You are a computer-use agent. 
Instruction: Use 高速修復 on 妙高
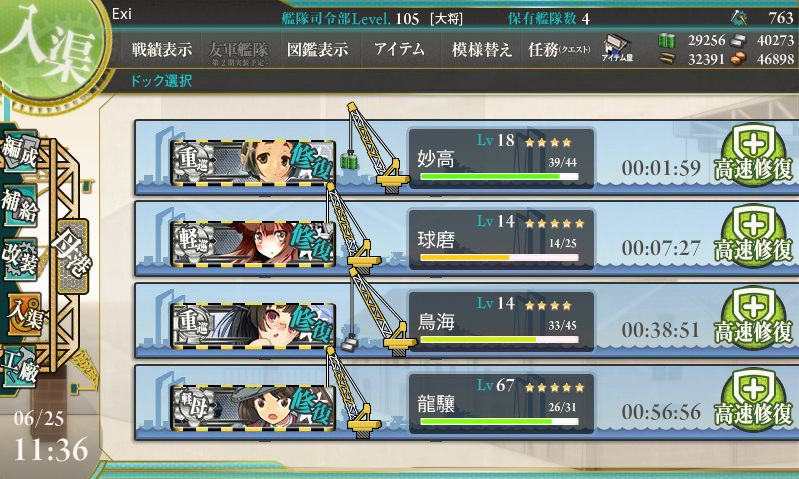click(756, 156)
